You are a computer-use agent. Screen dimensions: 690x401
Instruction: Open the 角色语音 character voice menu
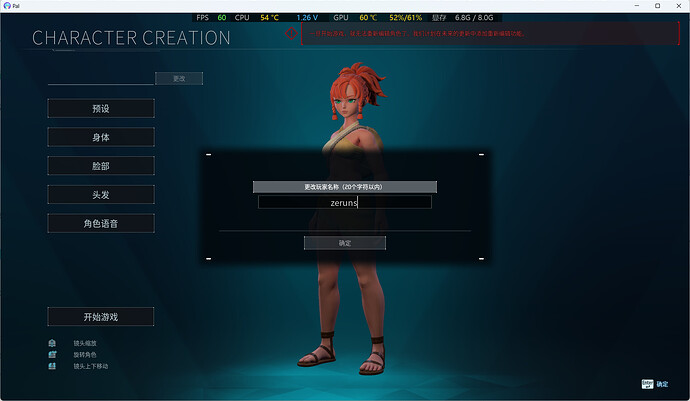[101, 223]
